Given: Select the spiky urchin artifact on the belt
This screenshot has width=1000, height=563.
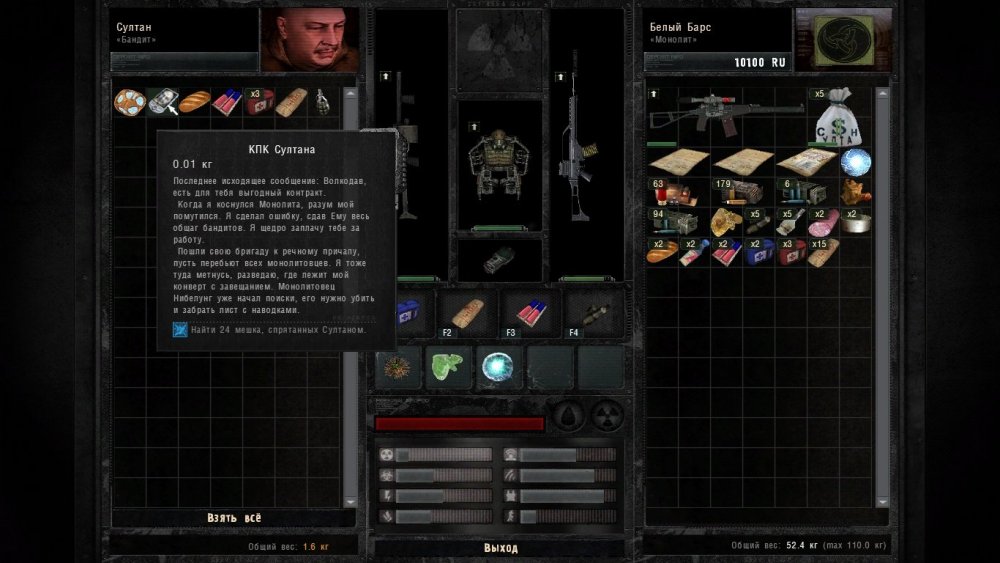Looking at the screenshot, I should (x=397, y=367).
